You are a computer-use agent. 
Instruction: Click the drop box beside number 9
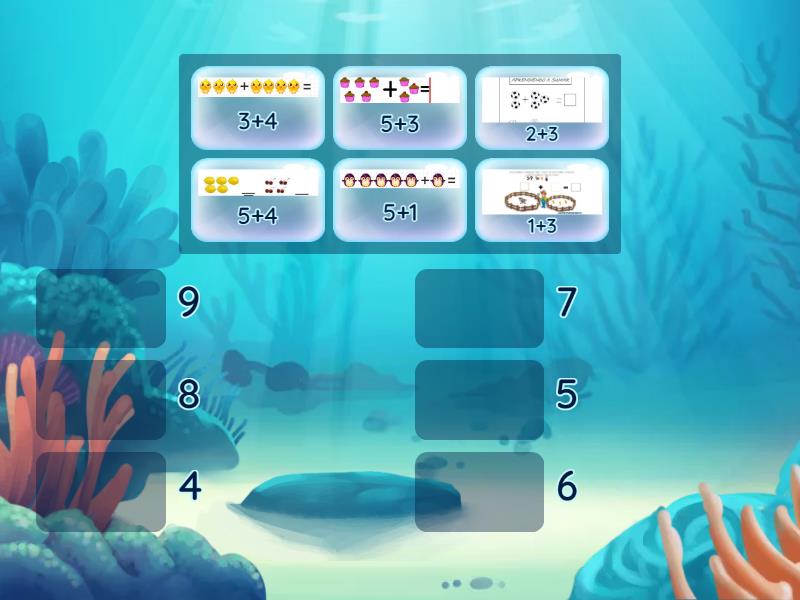[101, 308]
